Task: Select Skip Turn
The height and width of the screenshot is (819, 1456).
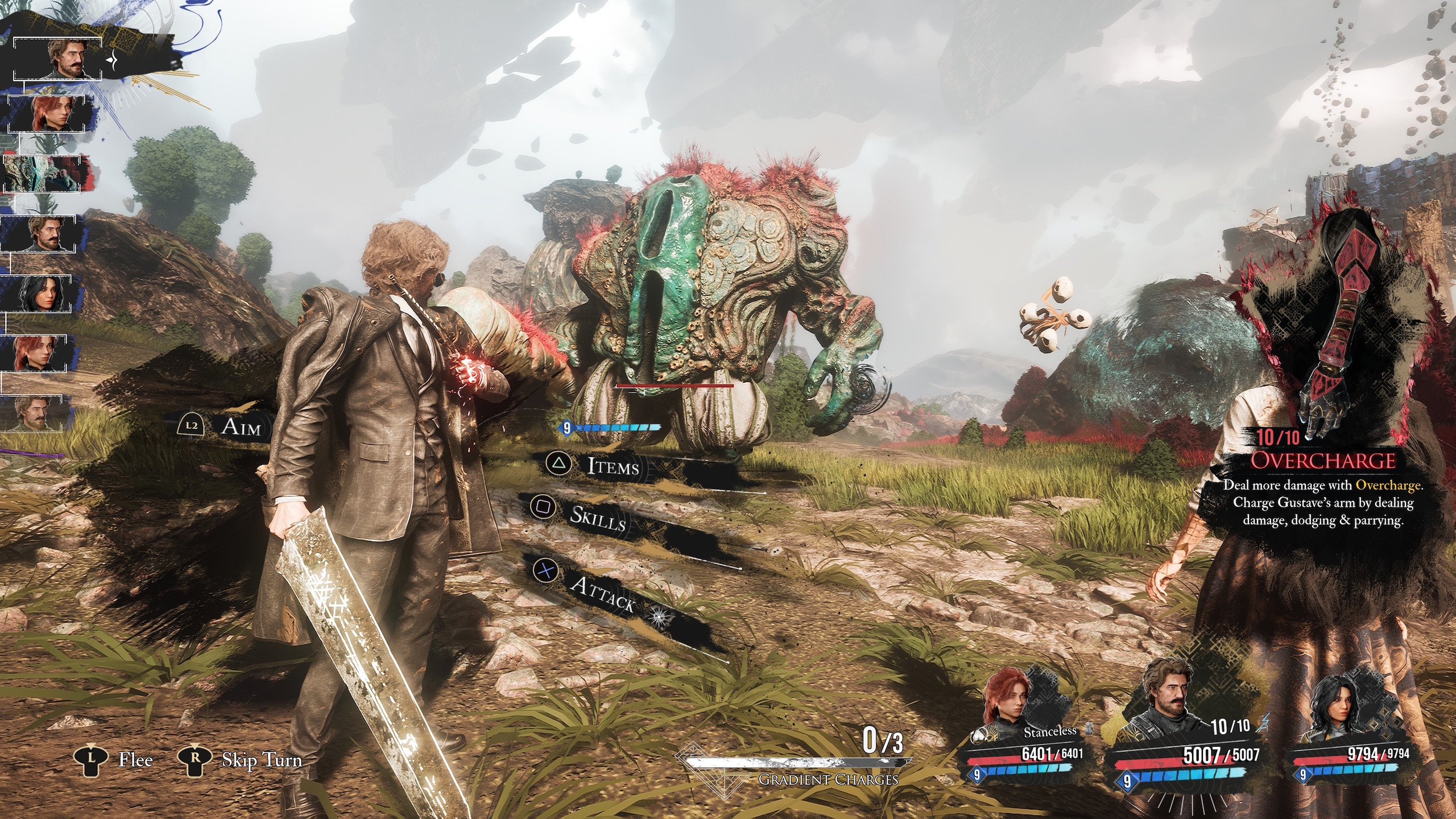Action: point(261,760)
